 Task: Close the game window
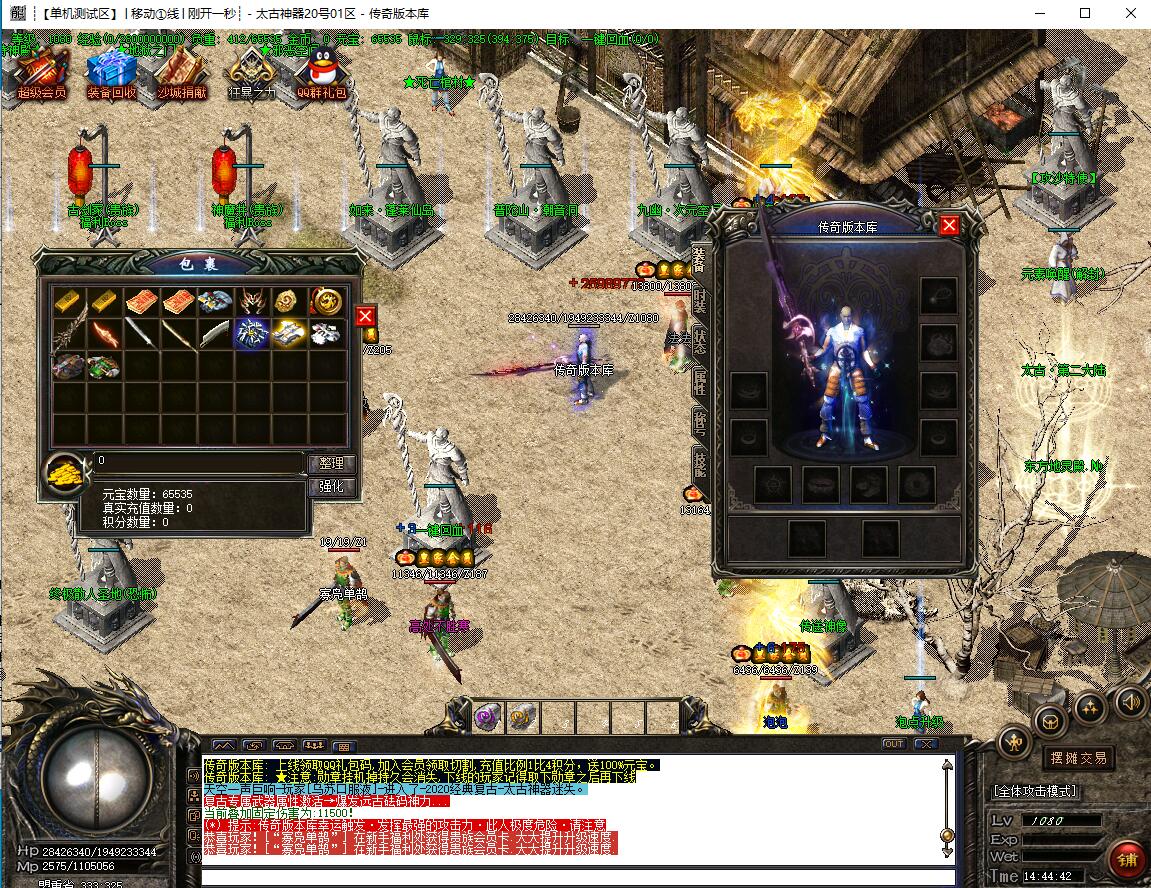(x=1128, y=14)
